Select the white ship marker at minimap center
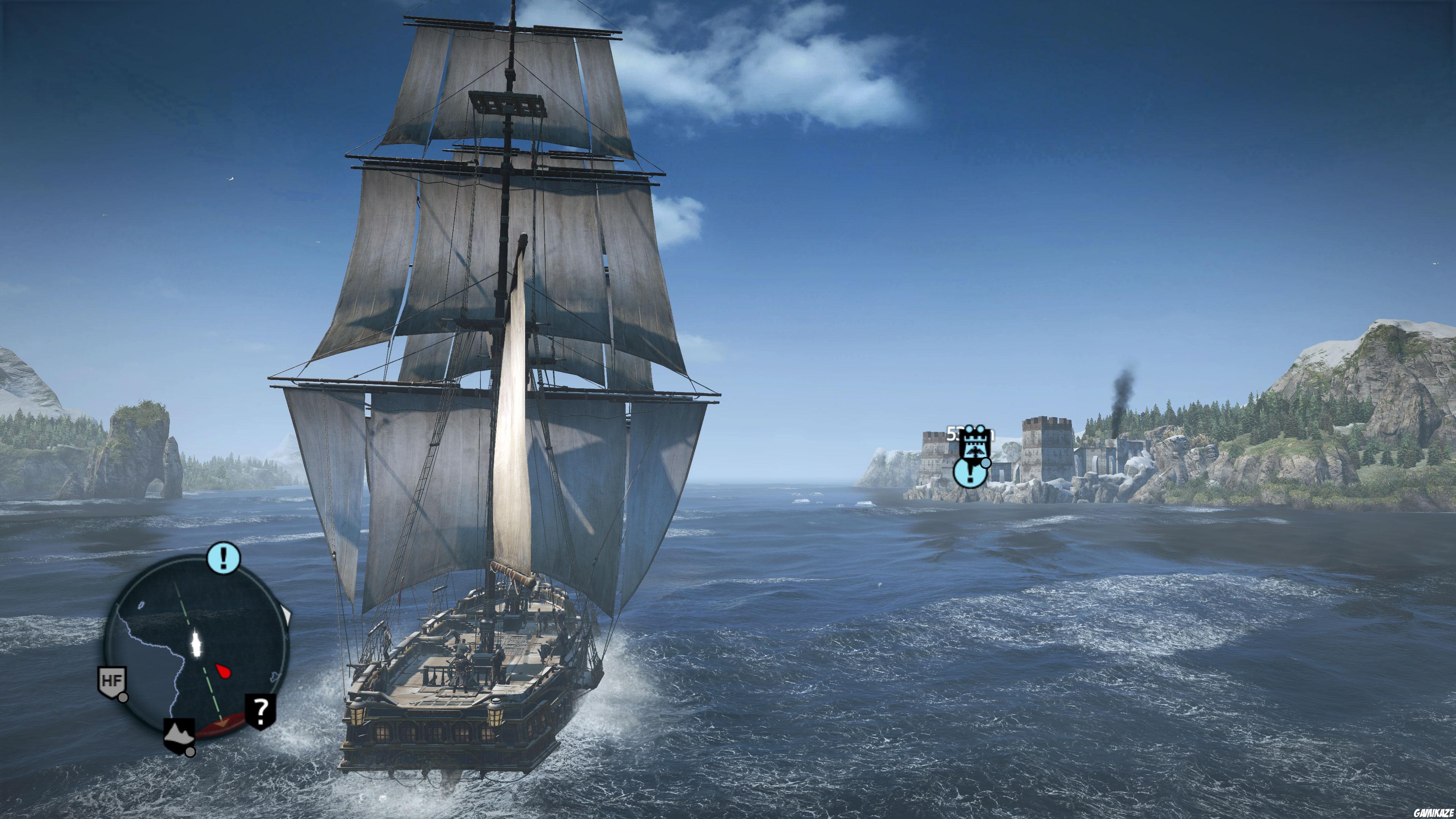Screen dimensions: 1456x819 pos(196,644)
